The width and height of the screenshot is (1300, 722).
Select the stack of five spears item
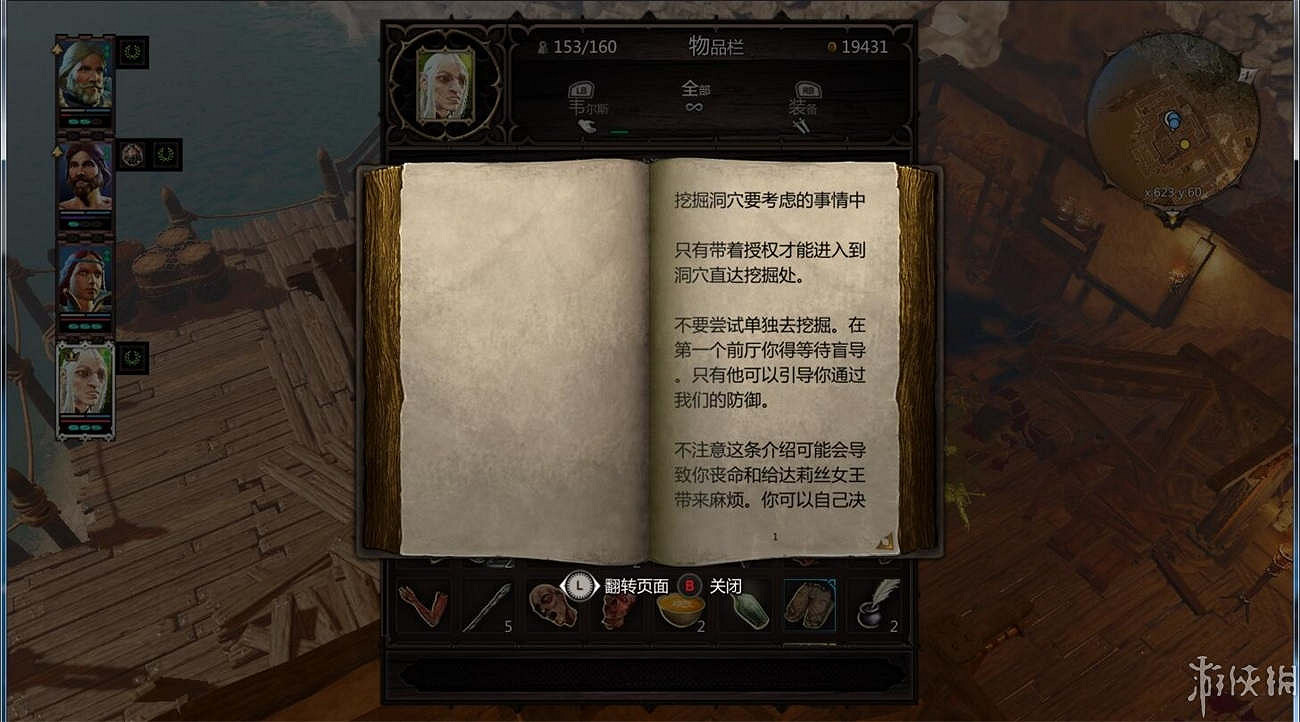click(x=486, y=606)
